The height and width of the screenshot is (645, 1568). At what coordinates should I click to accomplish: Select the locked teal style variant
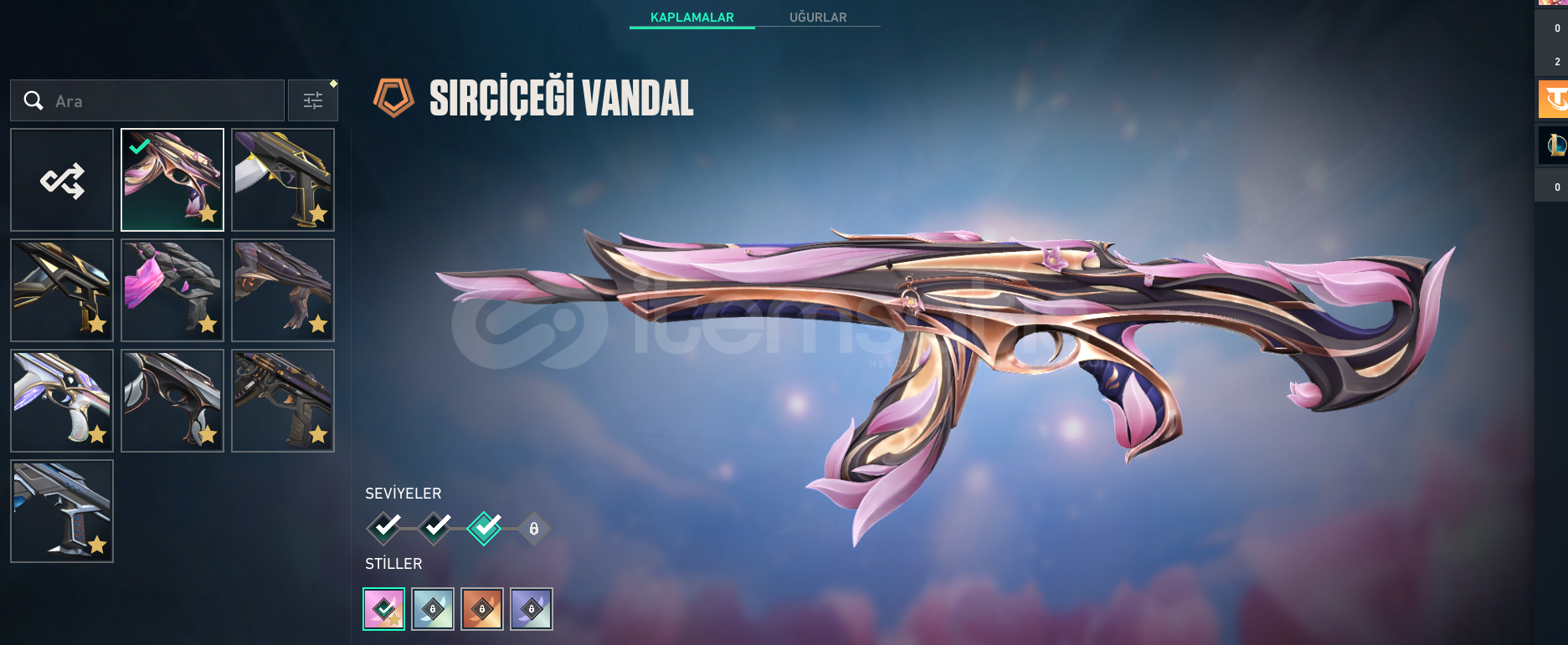tap(433, 609)
